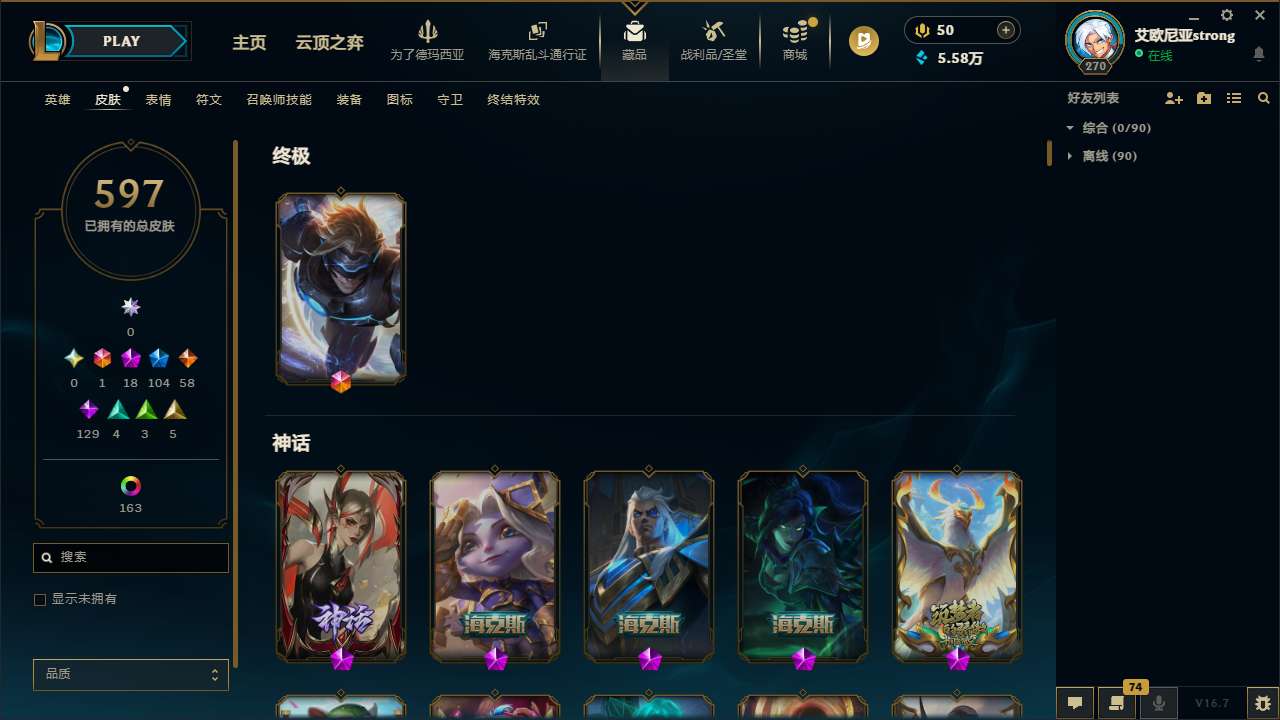This screenshot has width=1280, height=720.
Task: Toggle the settings gear in title bar
Action: [1226, 15]
